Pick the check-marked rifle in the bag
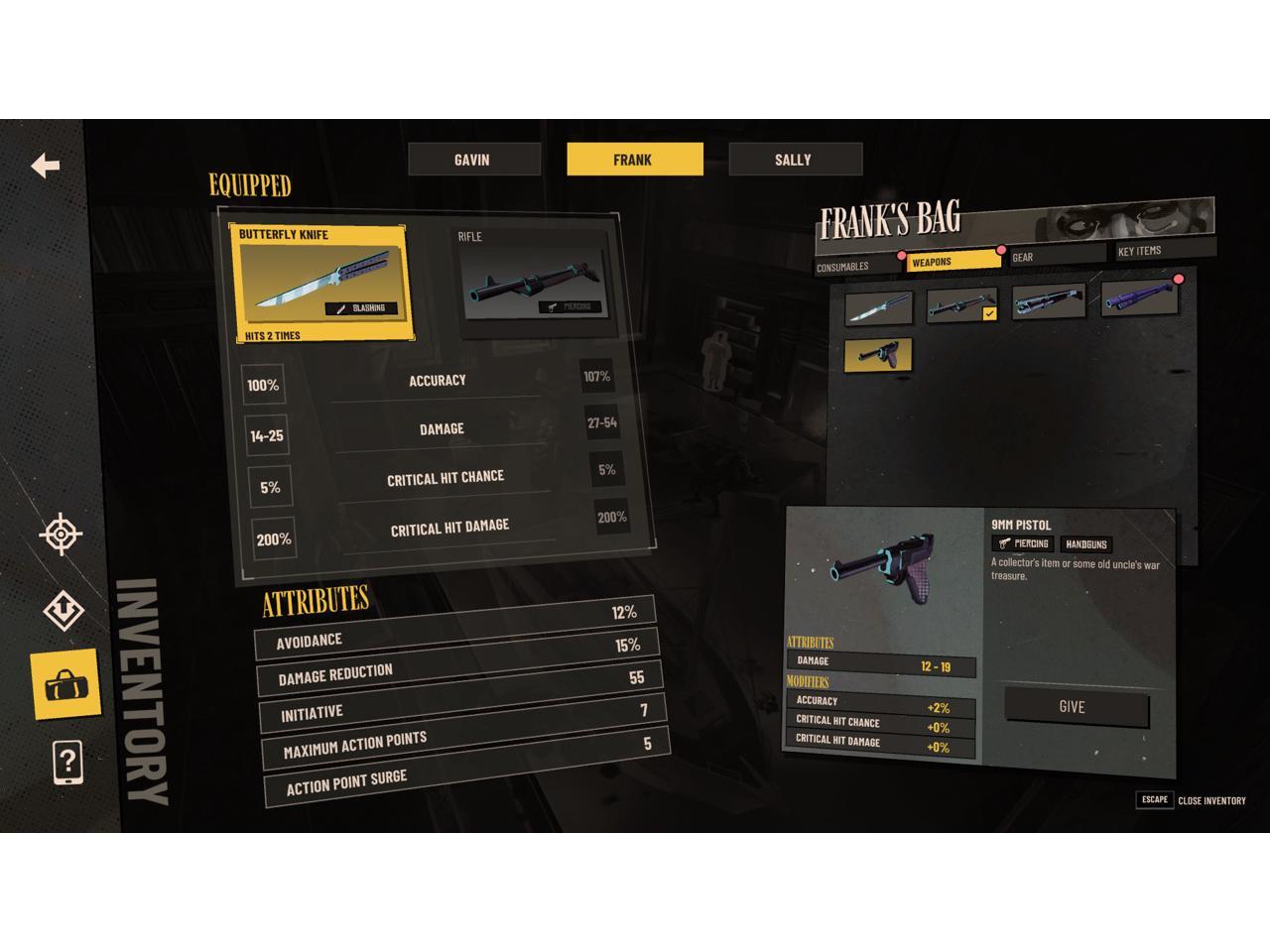1270x952 pixels. point(960,305)
